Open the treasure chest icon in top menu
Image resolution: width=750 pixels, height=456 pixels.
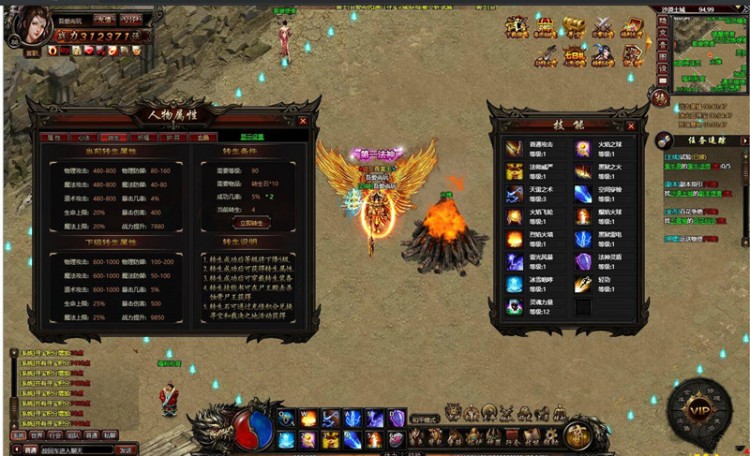pyautogui.click(x=572, y=27)
